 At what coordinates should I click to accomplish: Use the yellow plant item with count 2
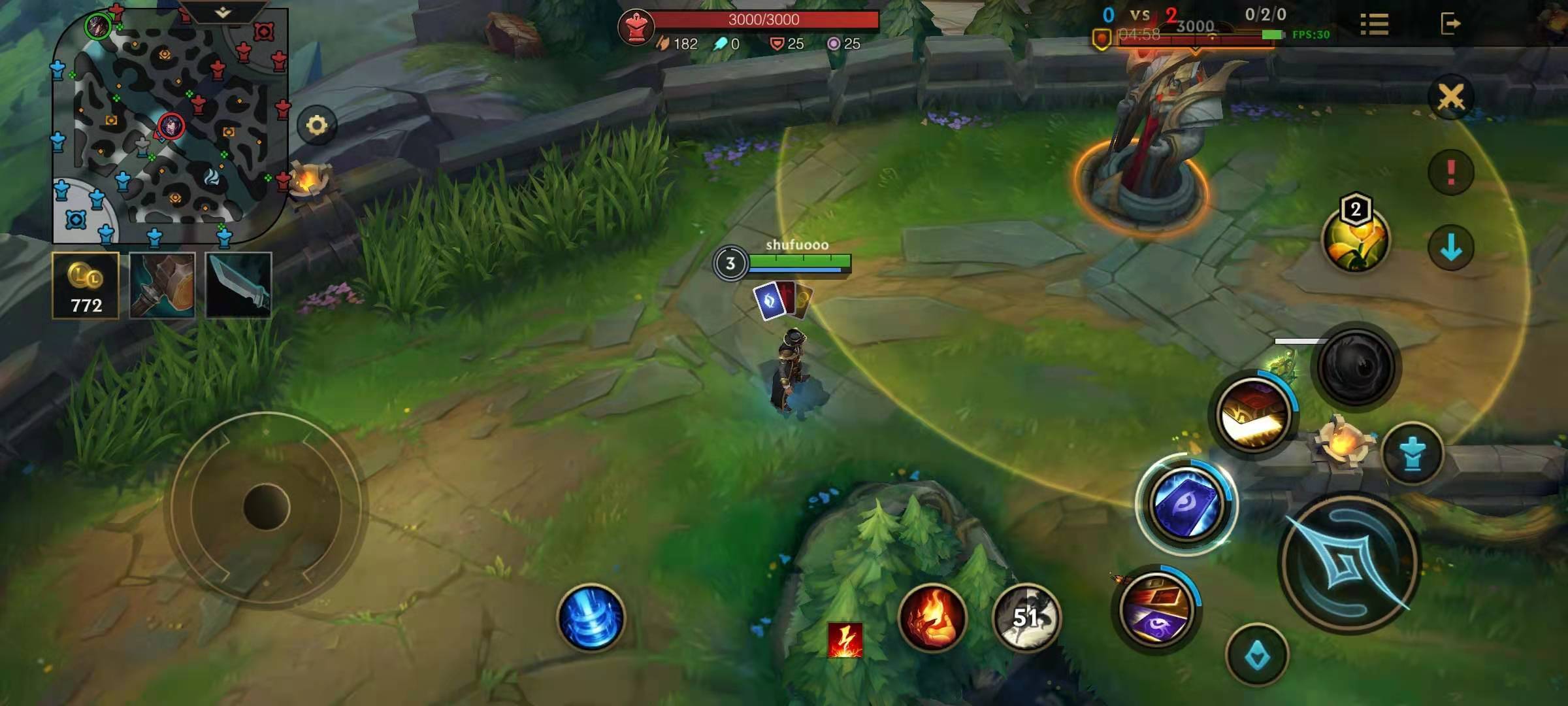[x=1355, y=239]
